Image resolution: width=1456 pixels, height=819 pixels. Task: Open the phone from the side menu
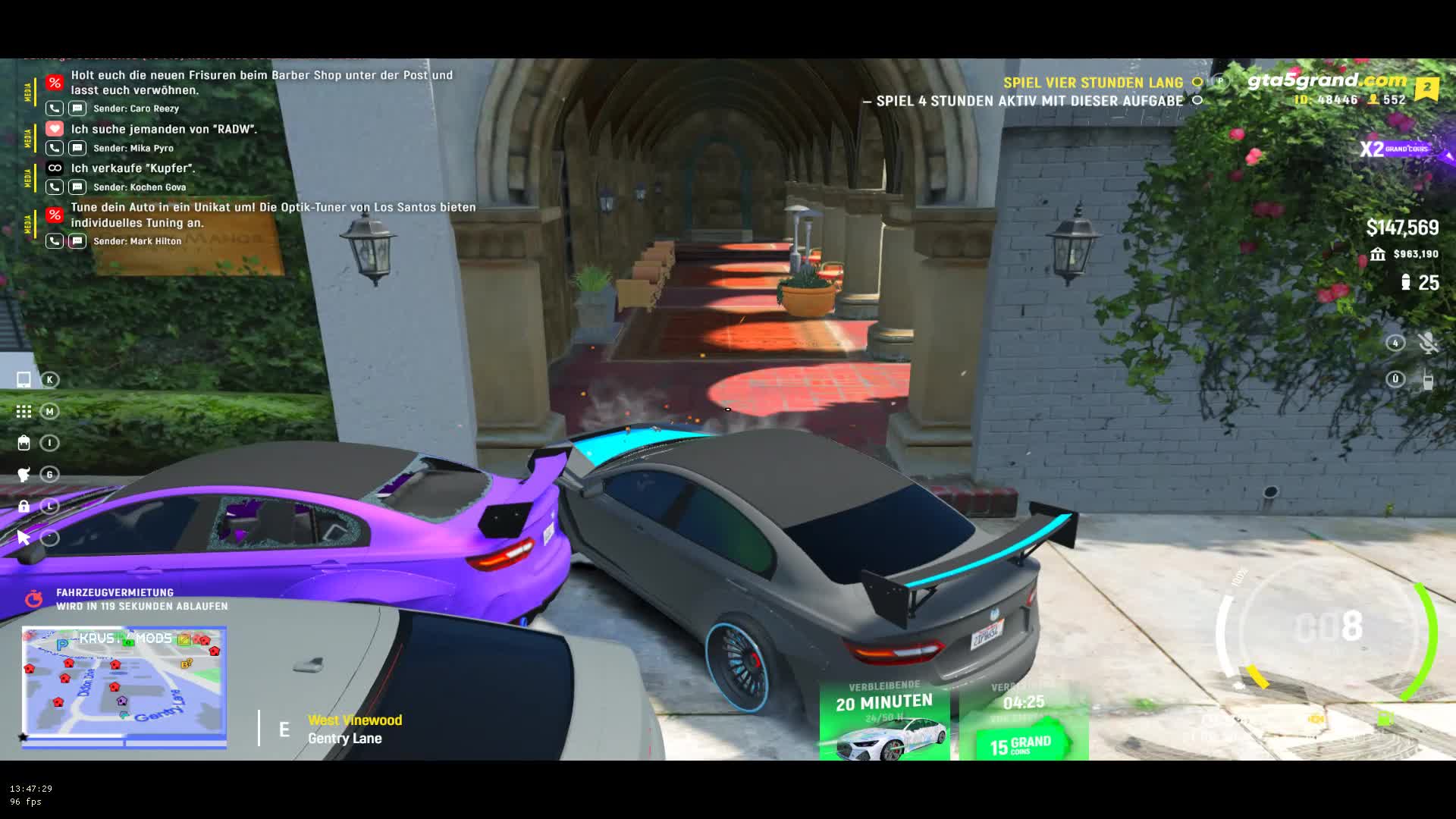click(x=24, y=379)
